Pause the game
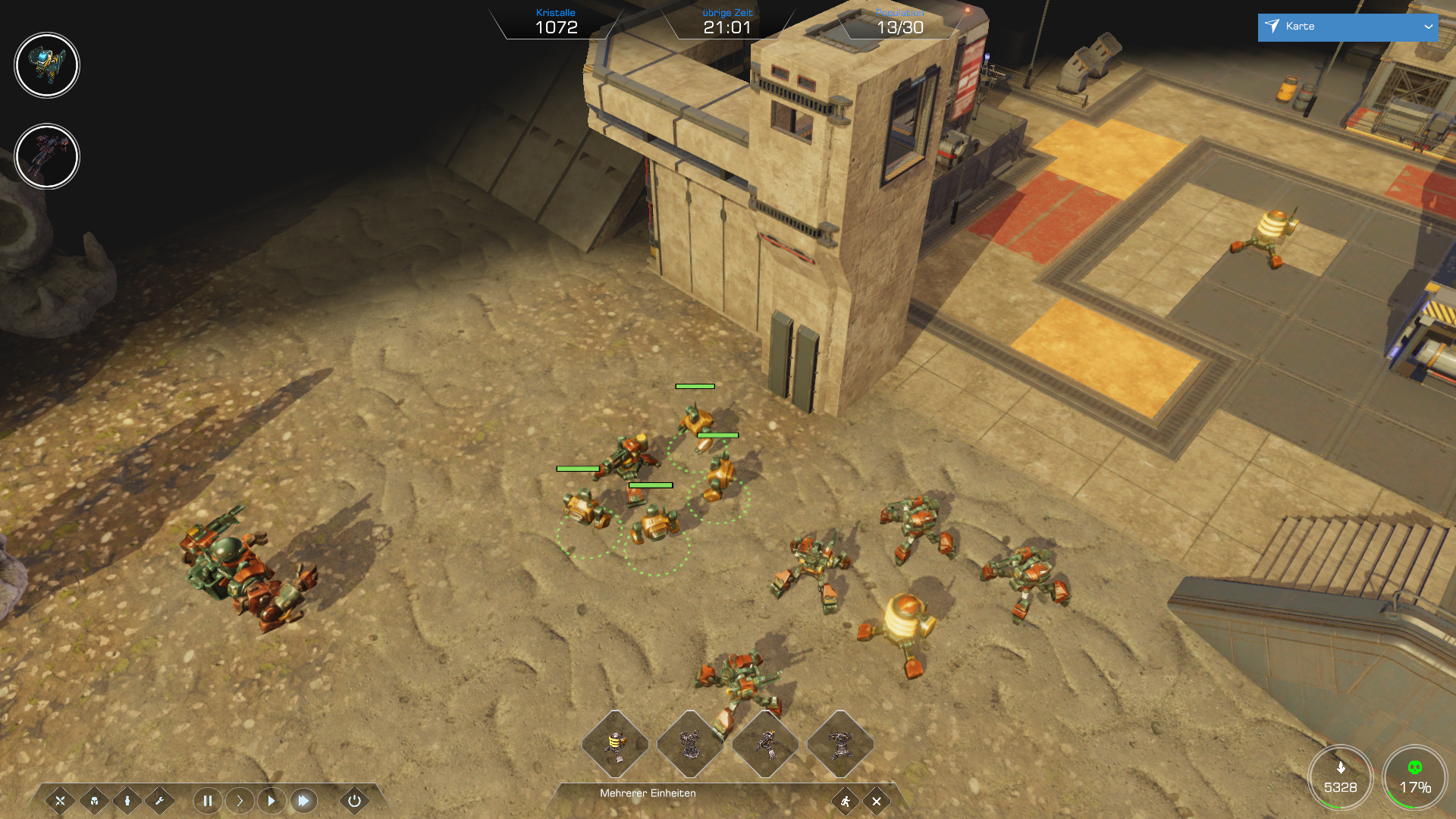1456x819 pixels. coord(207,801)
